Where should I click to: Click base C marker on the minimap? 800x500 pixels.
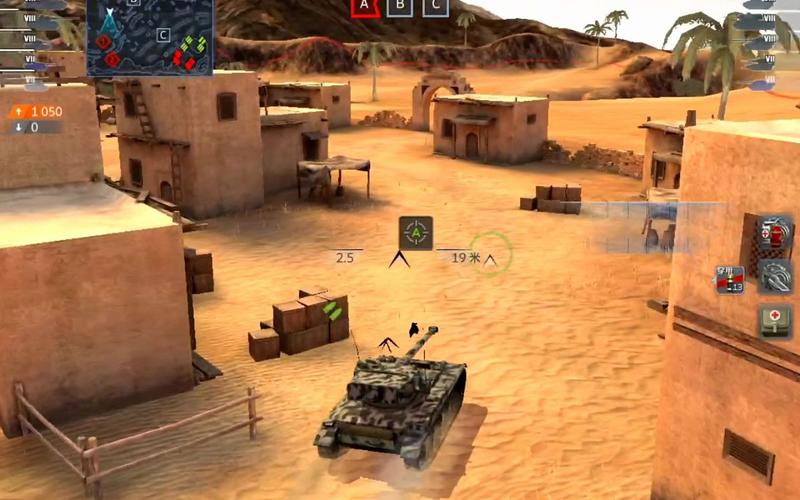point(163,36)
